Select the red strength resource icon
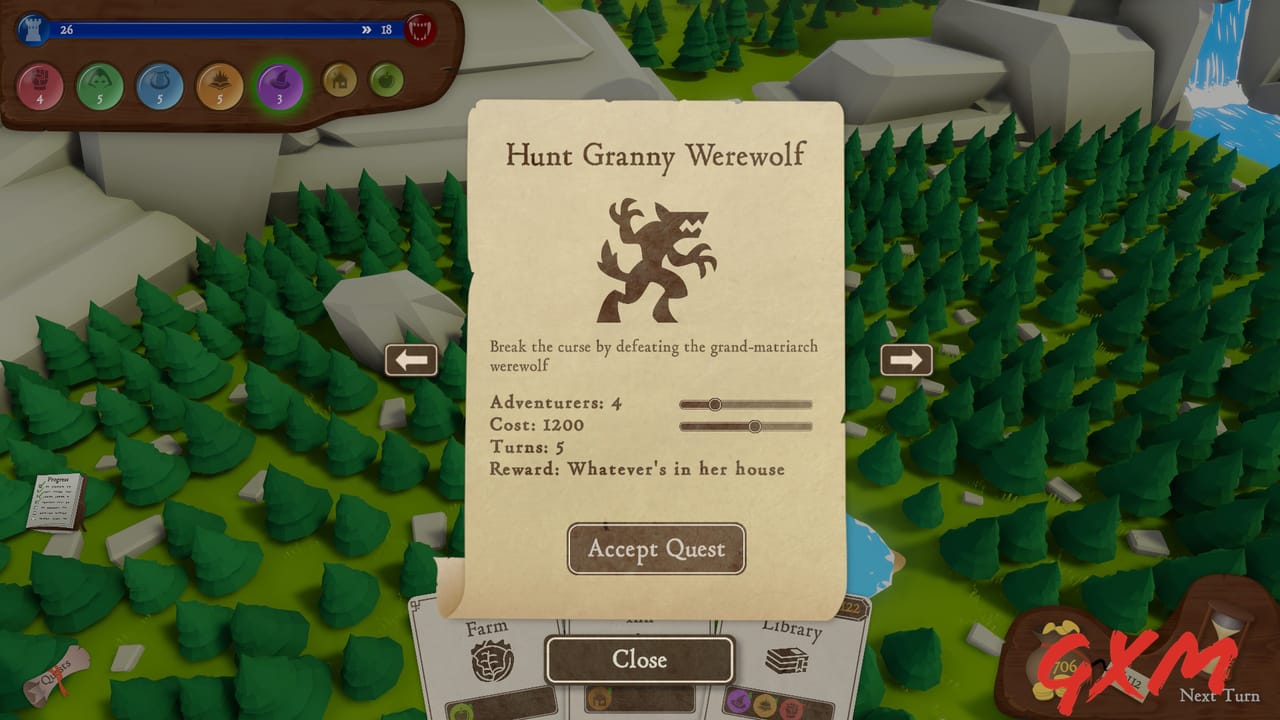Image resolution: width=1280 pixels, height=720 pixels. click(x=42, y=86)
